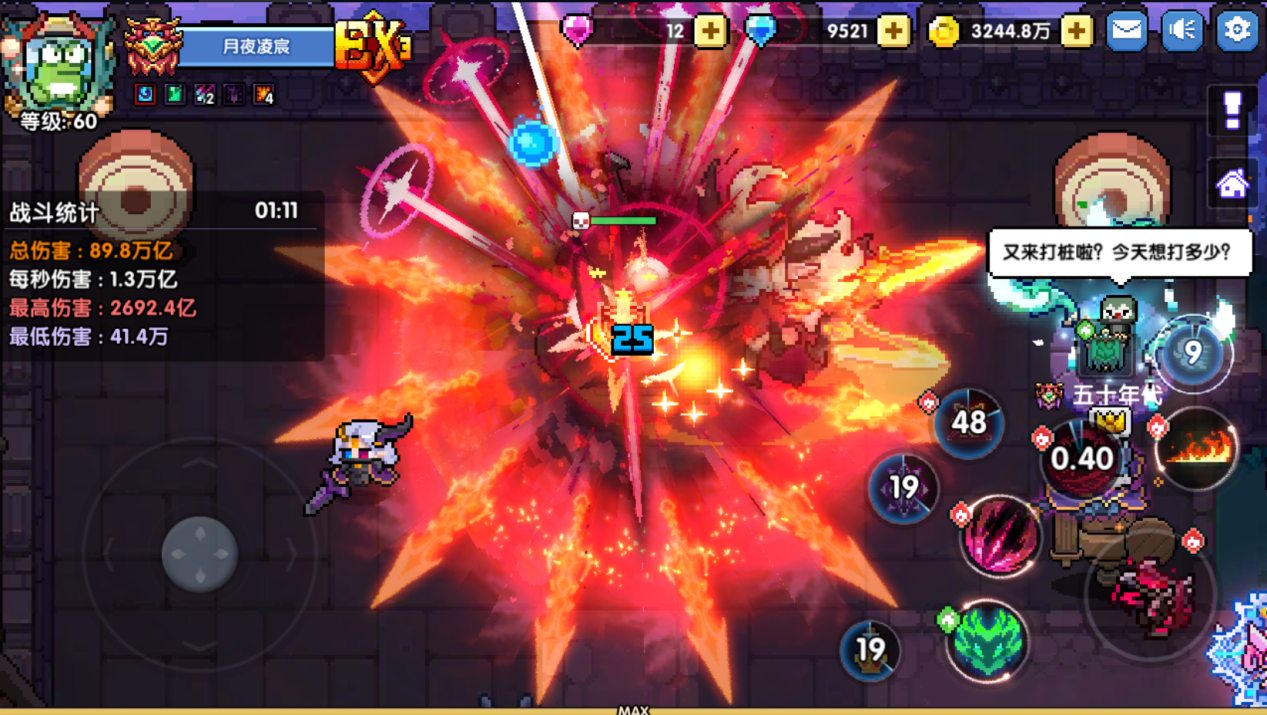The height and width of the screenshot is (715, 1267).
Task: Return home with the house button
Action: [x=1232, y=184]
